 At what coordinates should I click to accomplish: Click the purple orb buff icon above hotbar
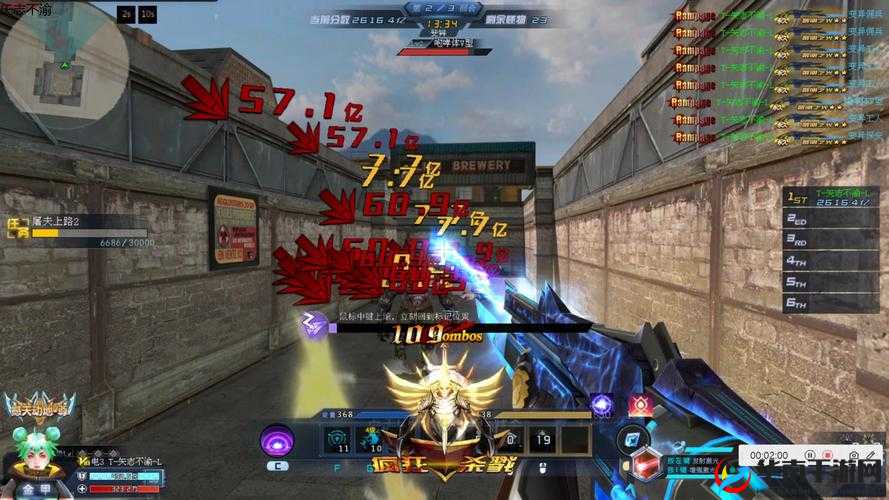(x=602, y=405)
